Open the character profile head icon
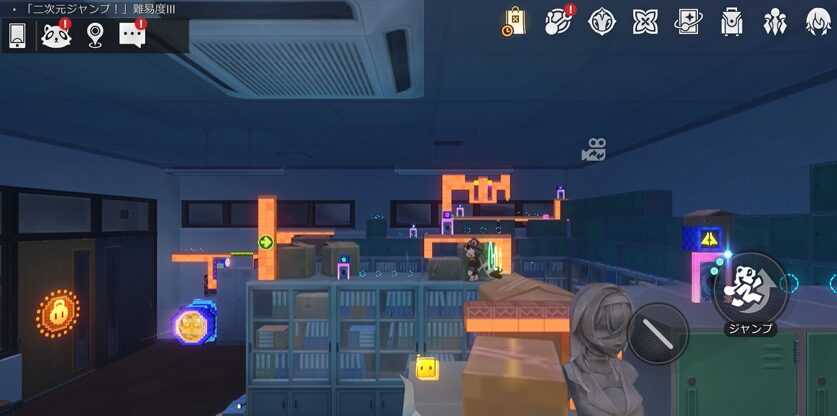 [818, 22]
